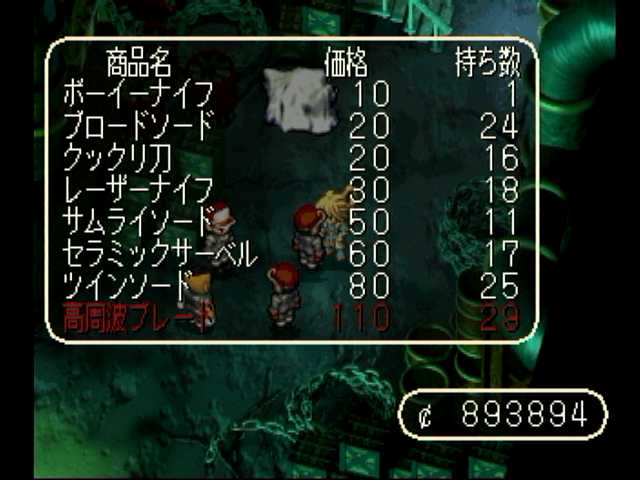Image resolution: width=640 pixels, height=480 pixels.
Task: Select レーザーナイフ in the item list
Action: tap(138, 190)
